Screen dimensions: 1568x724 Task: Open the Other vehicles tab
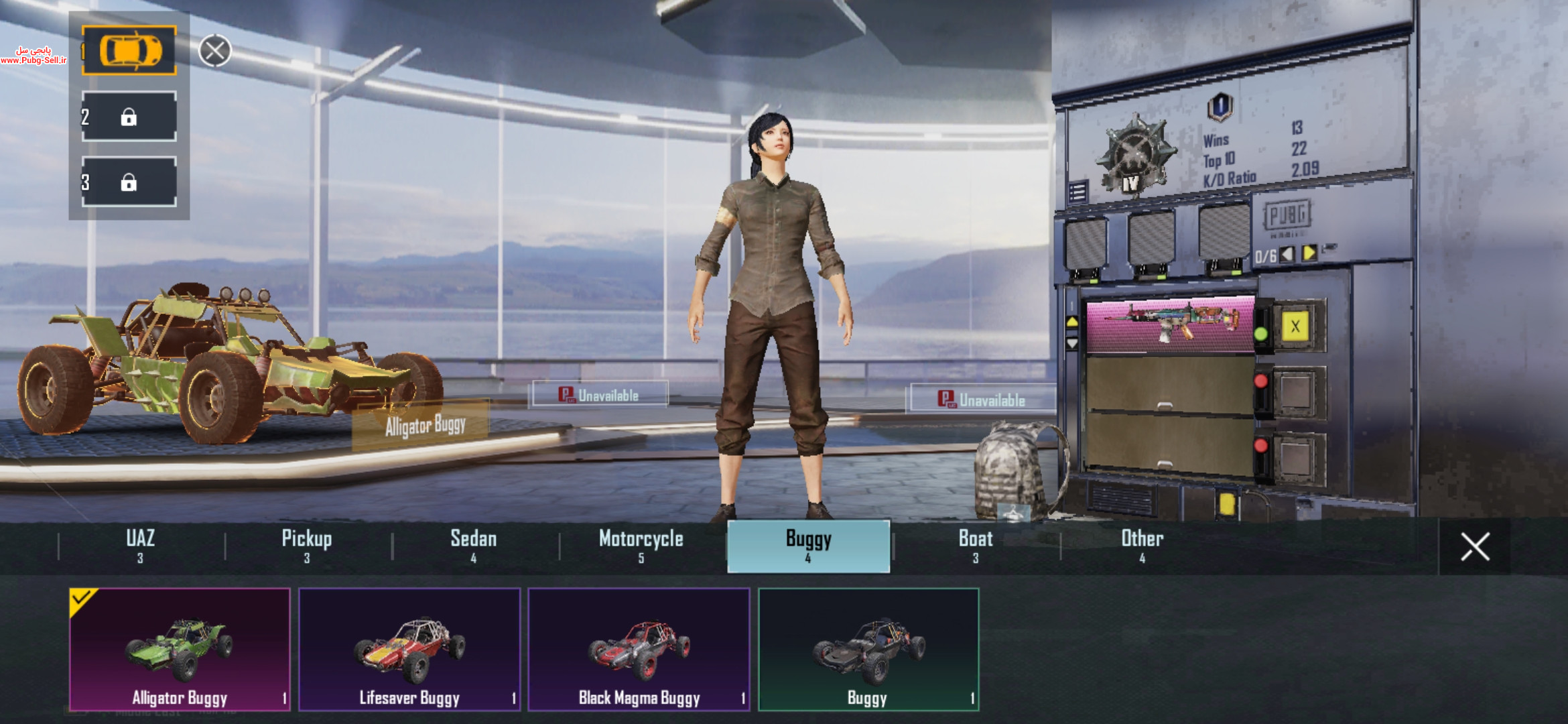[1142, 546]
